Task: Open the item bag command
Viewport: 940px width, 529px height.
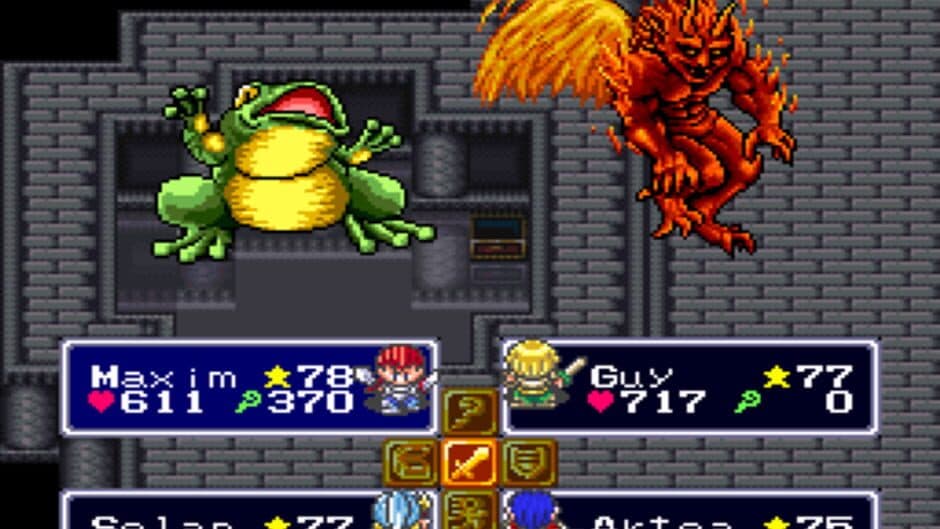Action: point(411,462)
